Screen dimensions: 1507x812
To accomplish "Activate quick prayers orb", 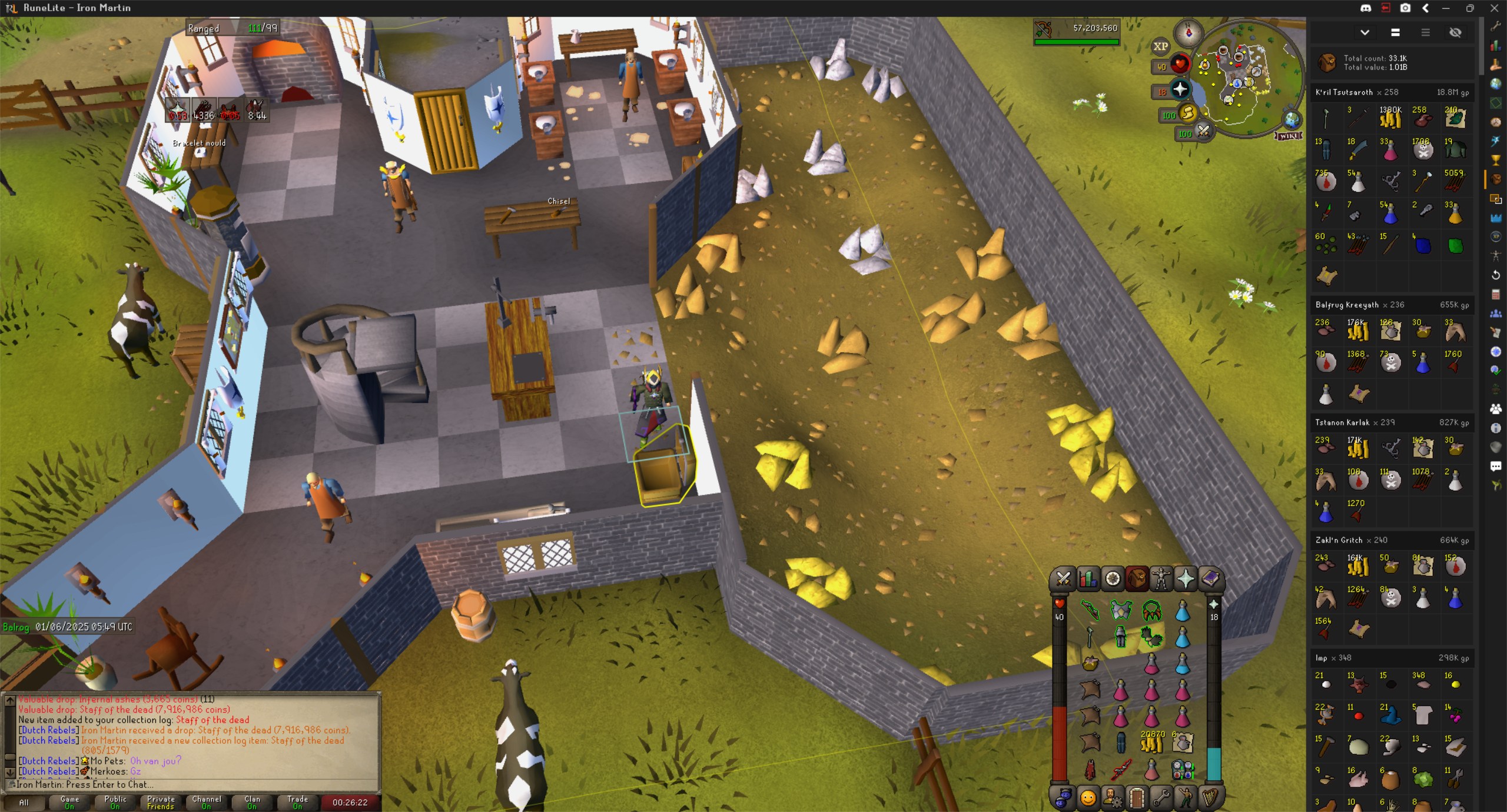I will pyautogui.click(x=1180, y=89).
